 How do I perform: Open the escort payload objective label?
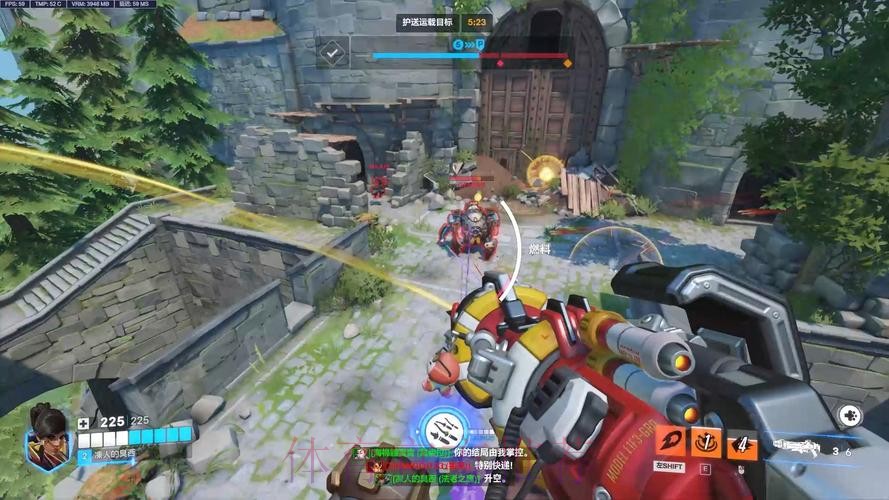(x=427, y=21)
